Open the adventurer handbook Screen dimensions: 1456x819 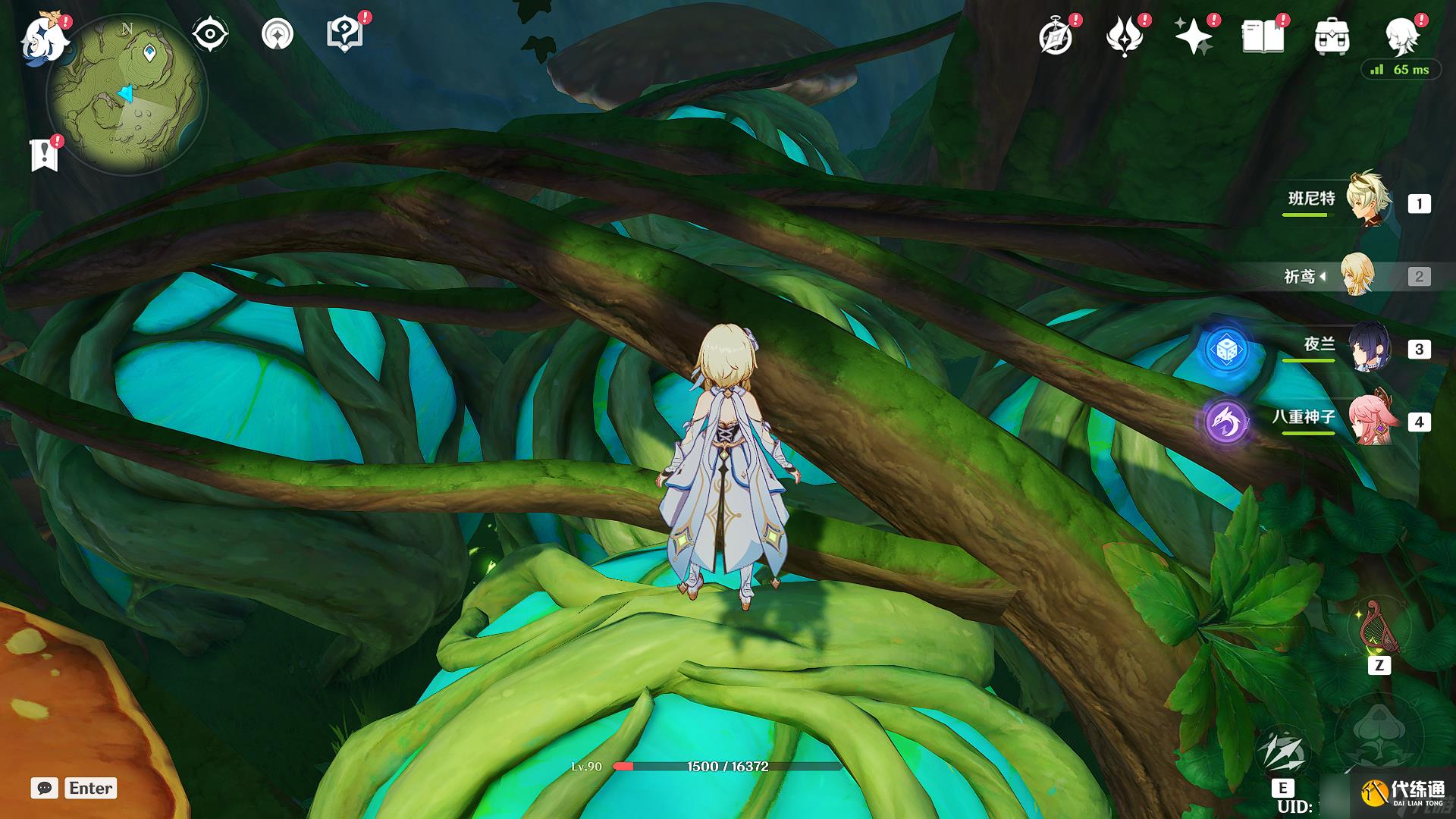point(1263,36)
